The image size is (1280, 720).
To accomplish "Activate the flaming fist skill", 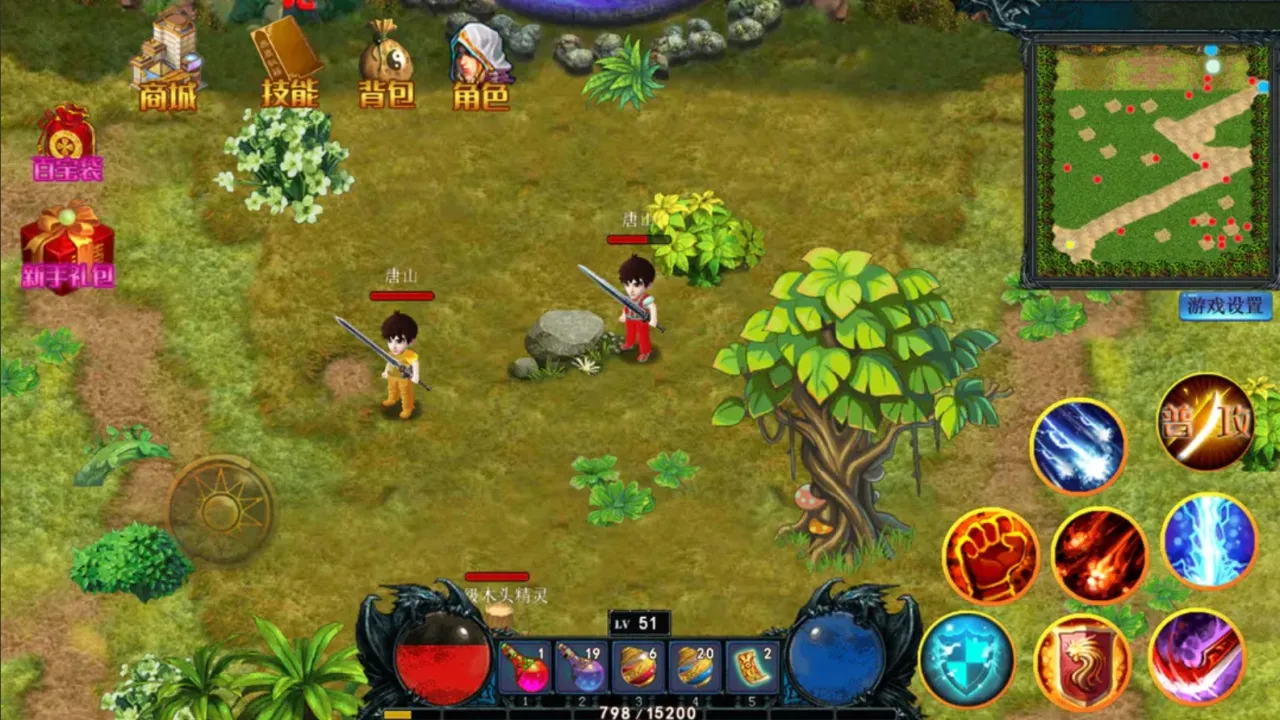I will tap(990, 555).
